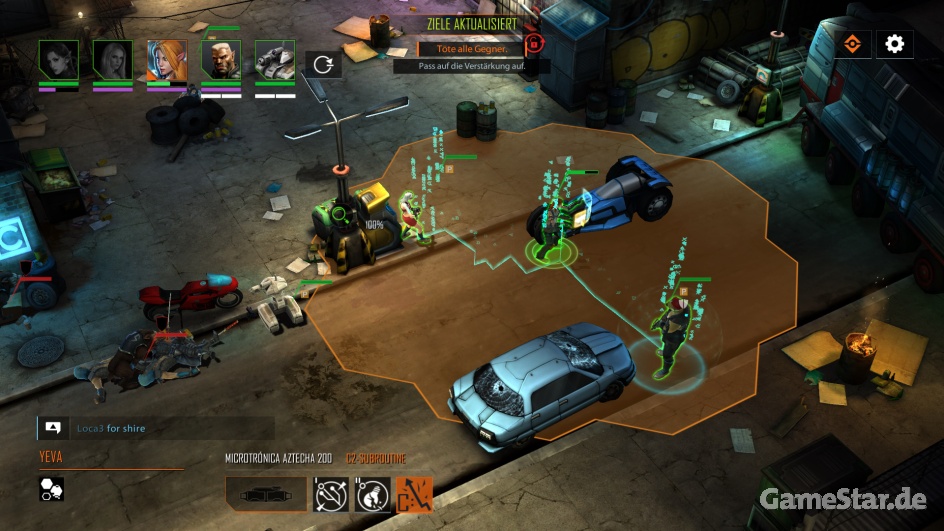
Task: Activate the first drone ability icon
Action: [x=332, y=493]
